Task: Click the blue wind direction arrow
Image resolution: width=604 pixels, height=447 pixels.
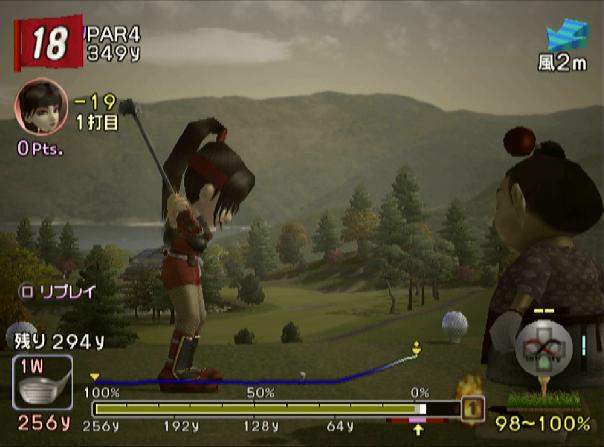Action: (x=567, y=37)
